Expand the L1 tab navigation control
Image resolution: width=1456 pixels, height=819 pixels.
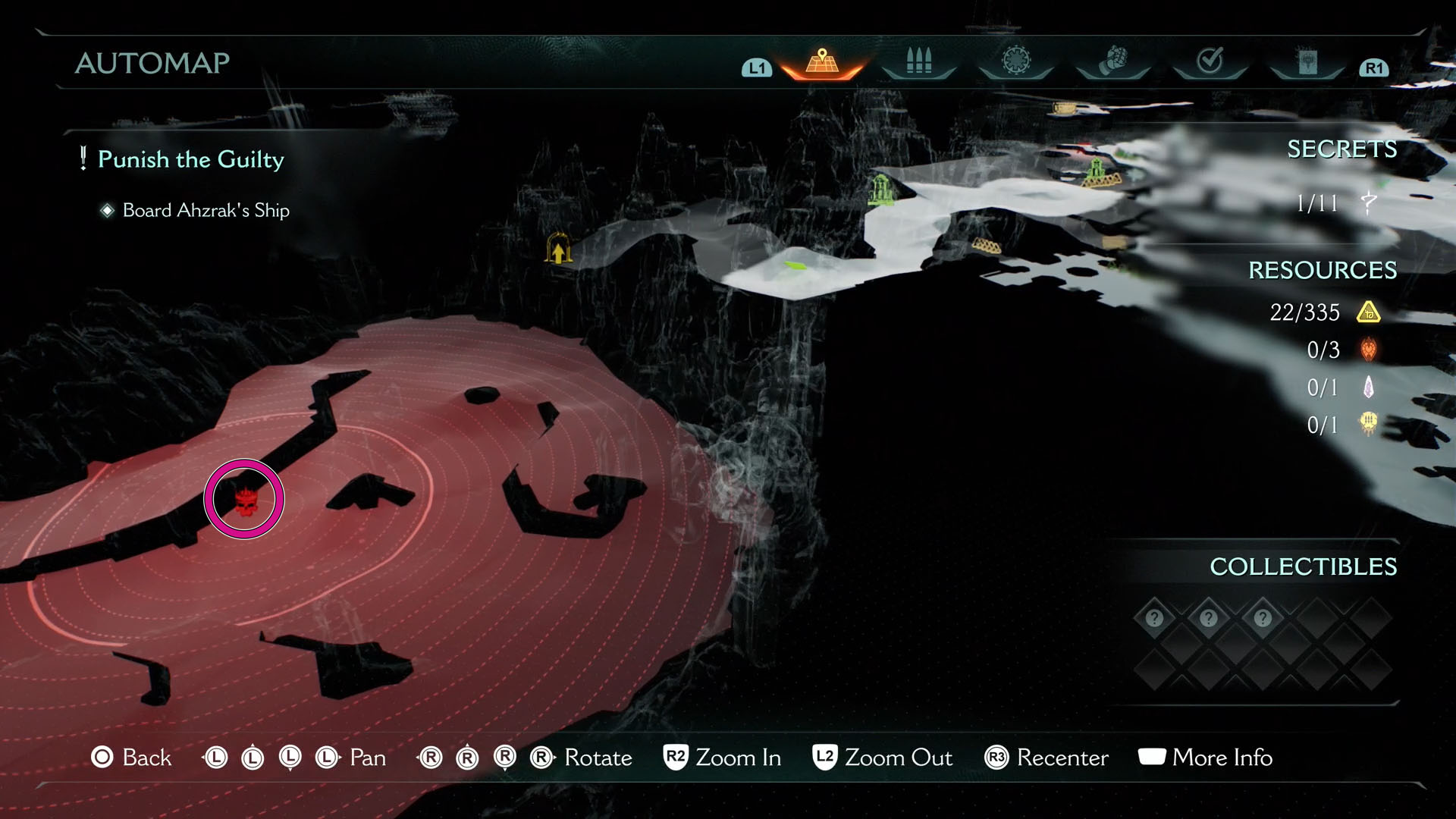755,67
